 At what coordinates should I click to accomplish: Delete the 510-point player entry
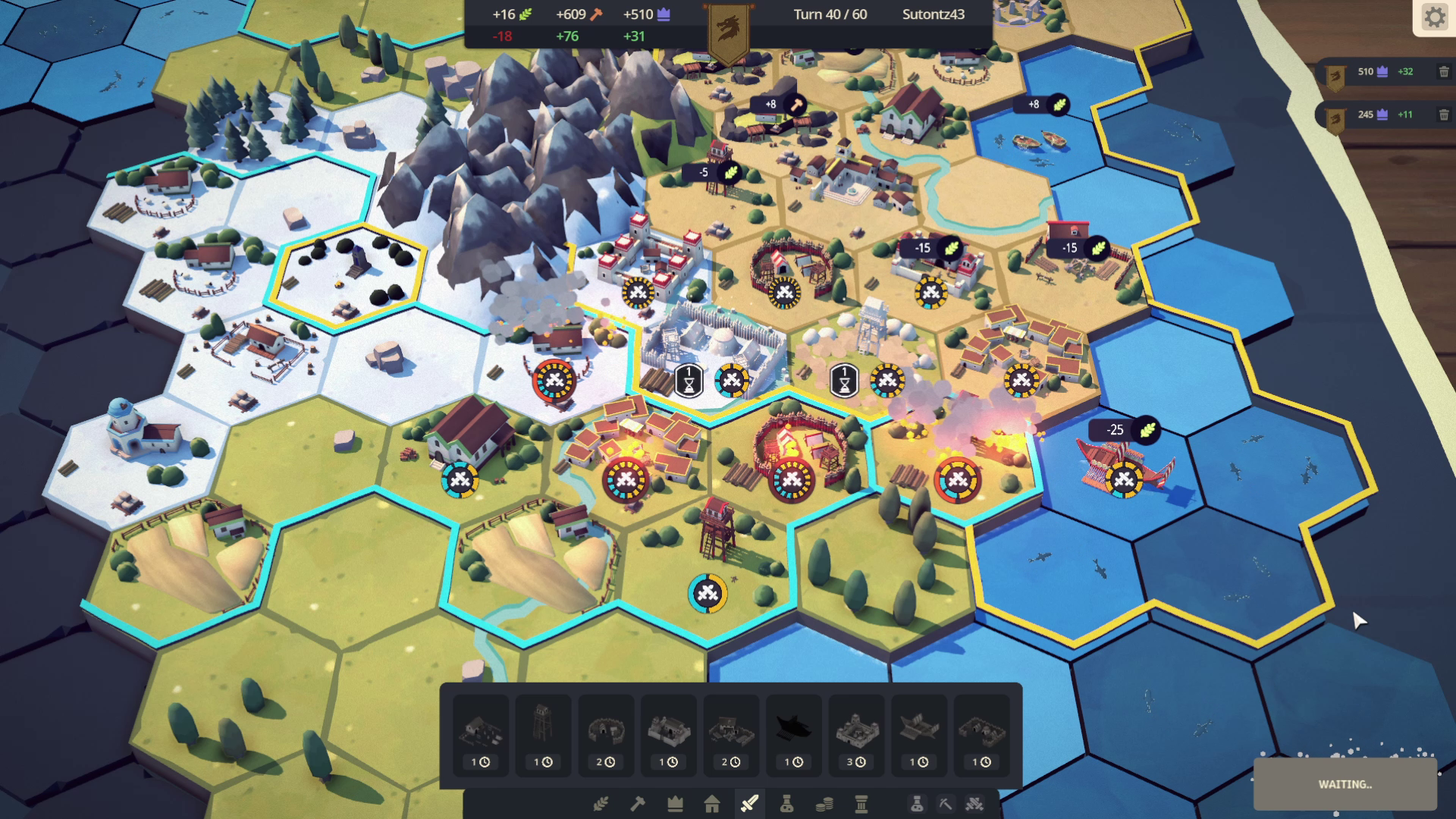pyautogui.click(x=1444, y=72)
